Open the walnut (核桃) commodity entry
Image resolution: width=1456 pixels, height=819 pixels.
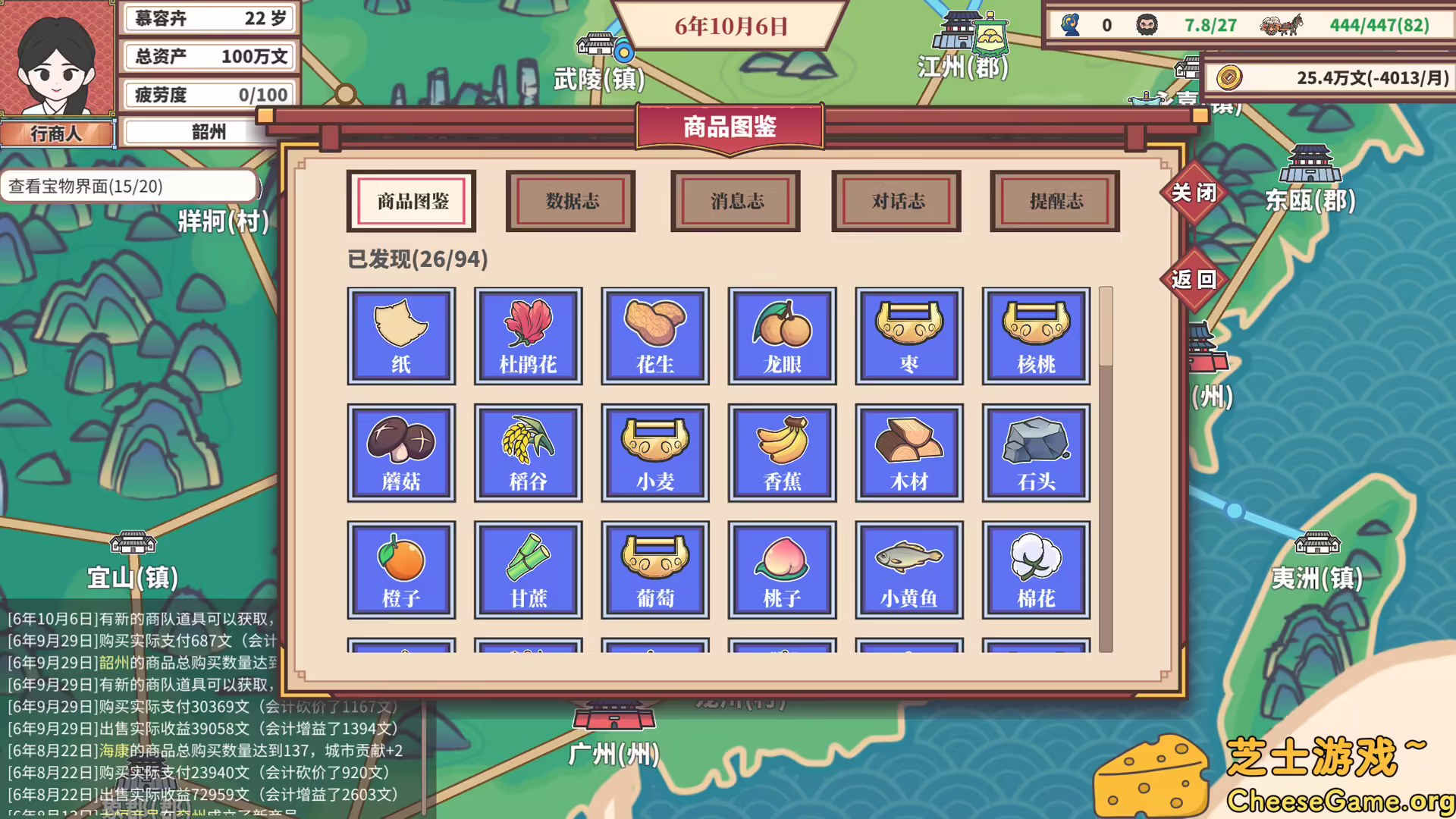pyautogui.click(x=1036, y=336)
